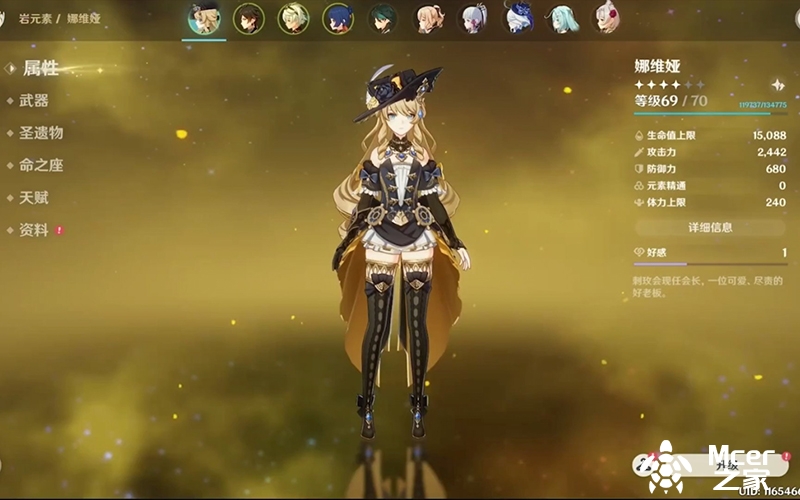Open the 资料 profile entry

click(34, 230)
